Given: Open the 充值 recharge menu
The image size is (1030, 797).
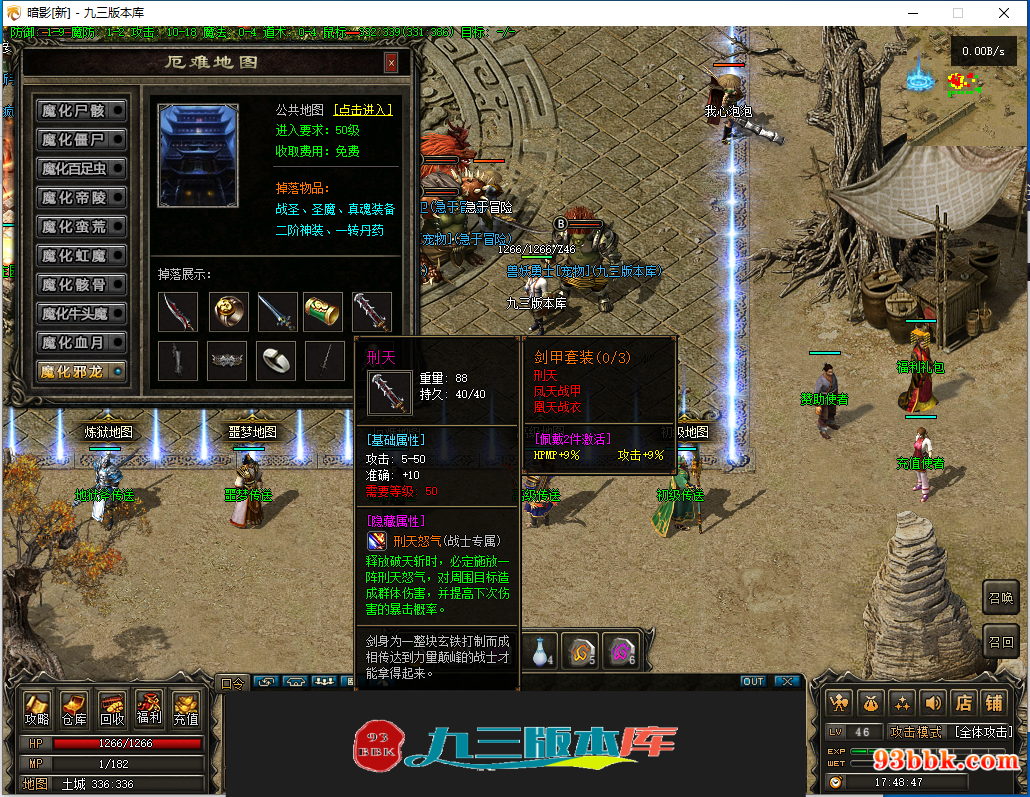Looking at the screenshot, I should [x=186, y=709].
